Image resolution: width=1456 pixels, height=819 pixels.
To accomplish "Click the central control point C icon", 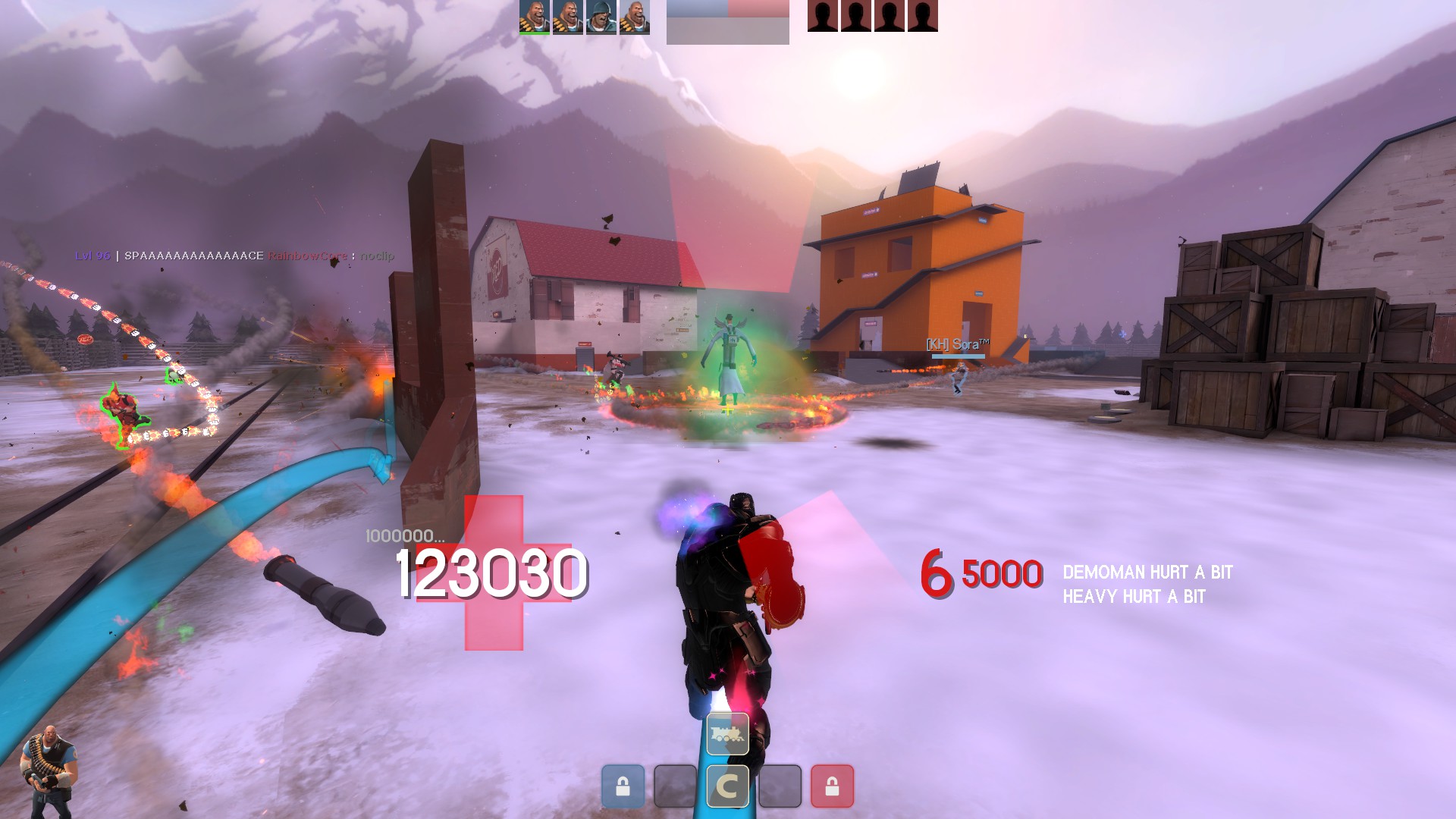I will coord(727,786).
